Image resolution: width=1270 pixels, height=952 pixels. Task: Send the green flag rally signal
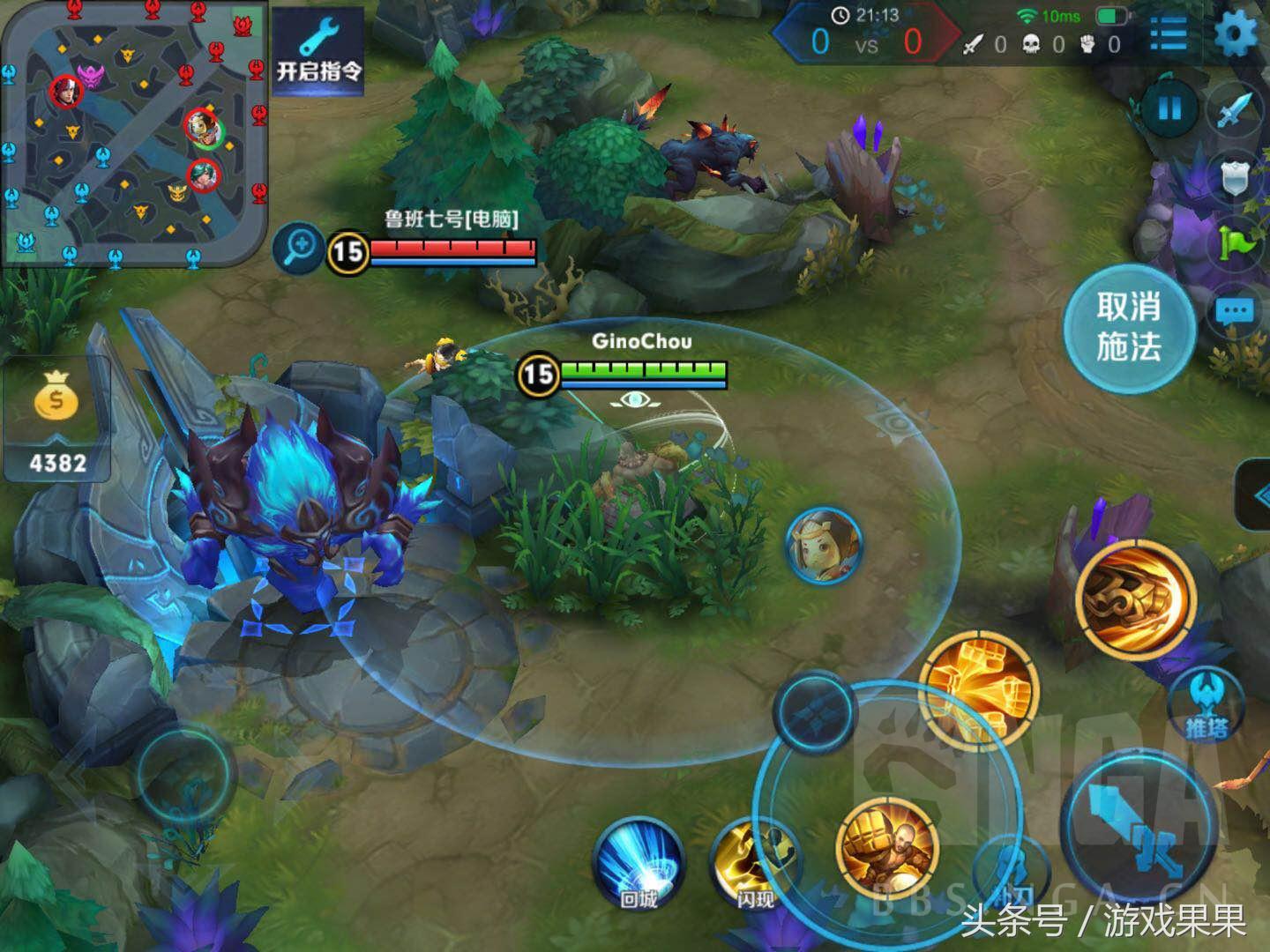(1236, 243)
